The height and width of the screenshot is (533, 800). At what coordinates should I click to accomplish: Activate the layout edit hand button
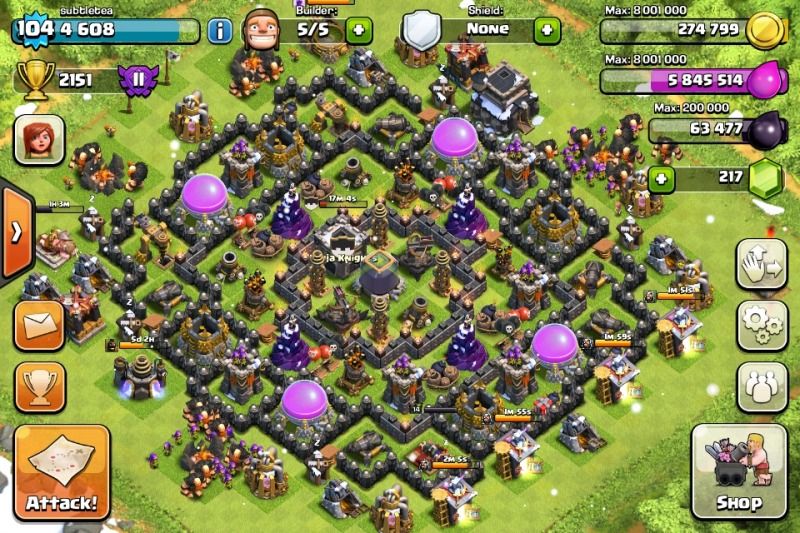point(762,264)
